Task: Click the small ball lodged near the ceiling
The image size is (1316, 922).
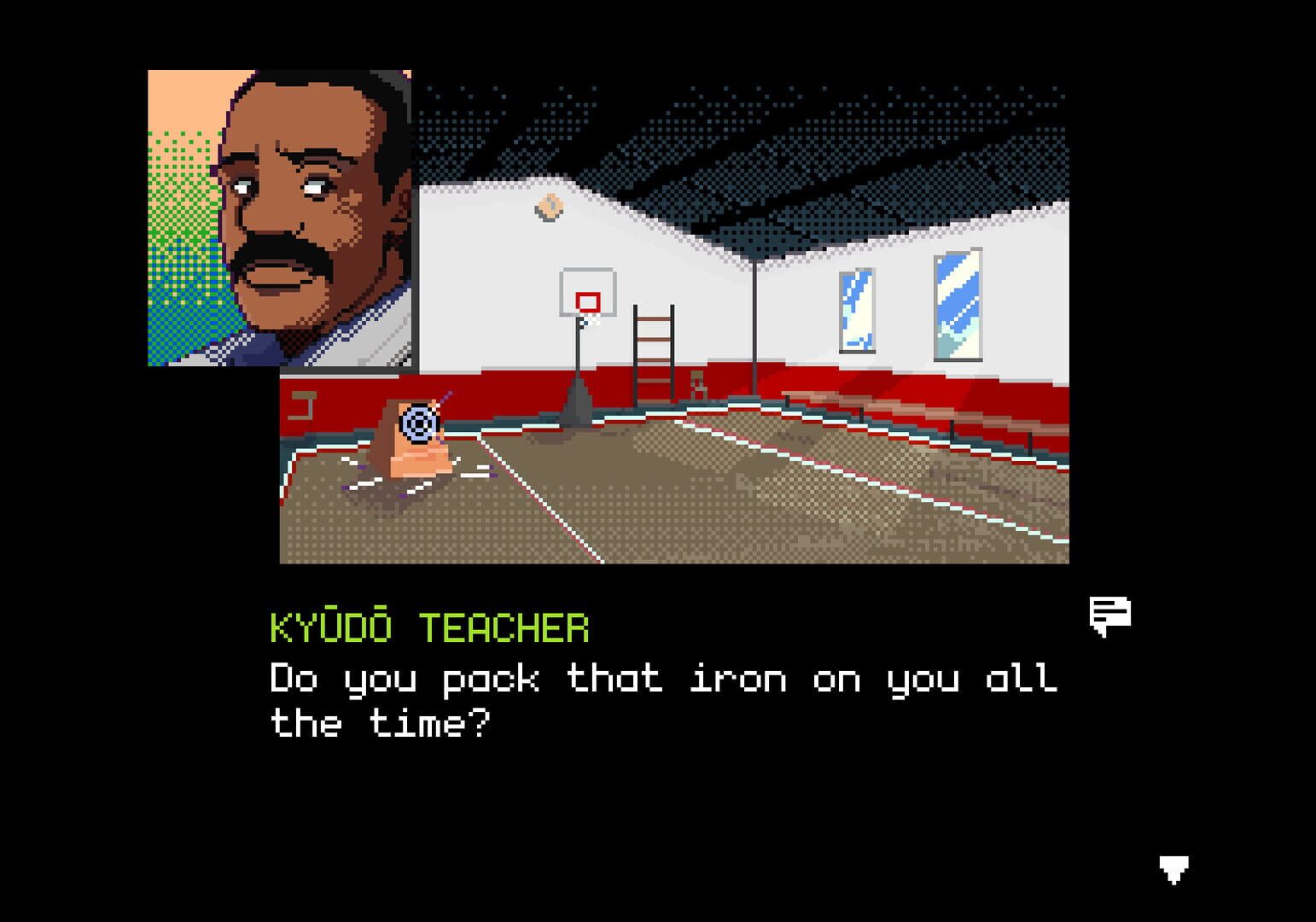Action: coord(548,207)
